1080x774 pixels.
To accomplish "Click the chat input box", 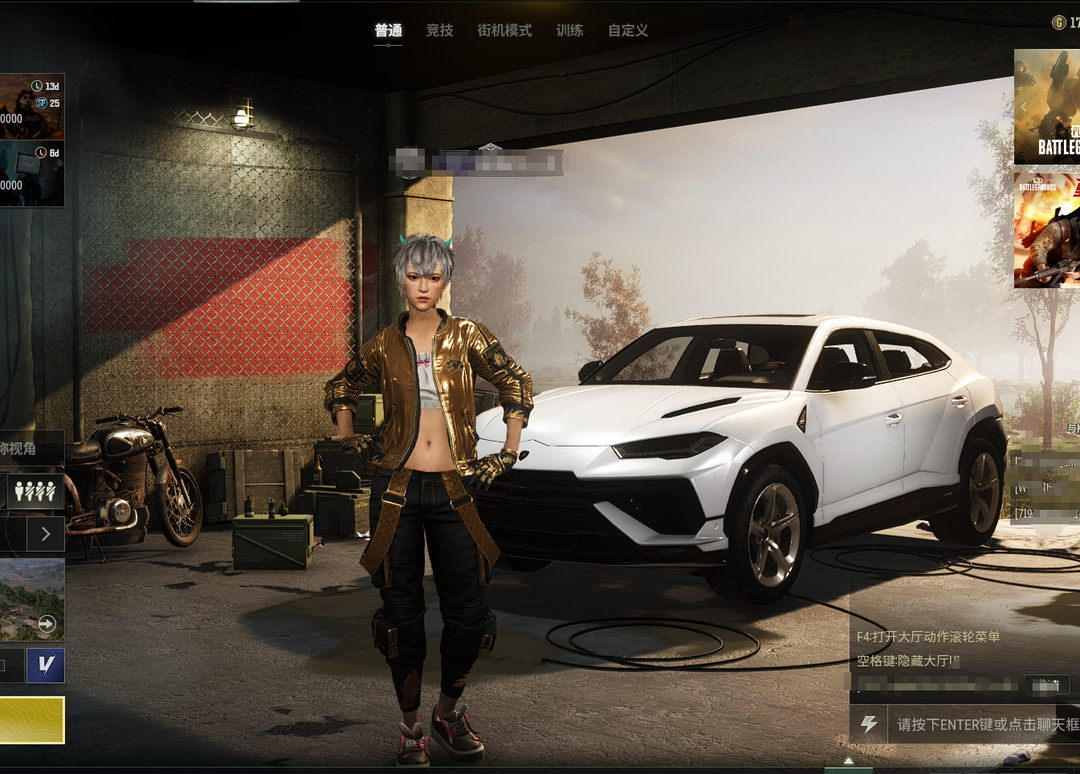I will [x=985, y=724].
